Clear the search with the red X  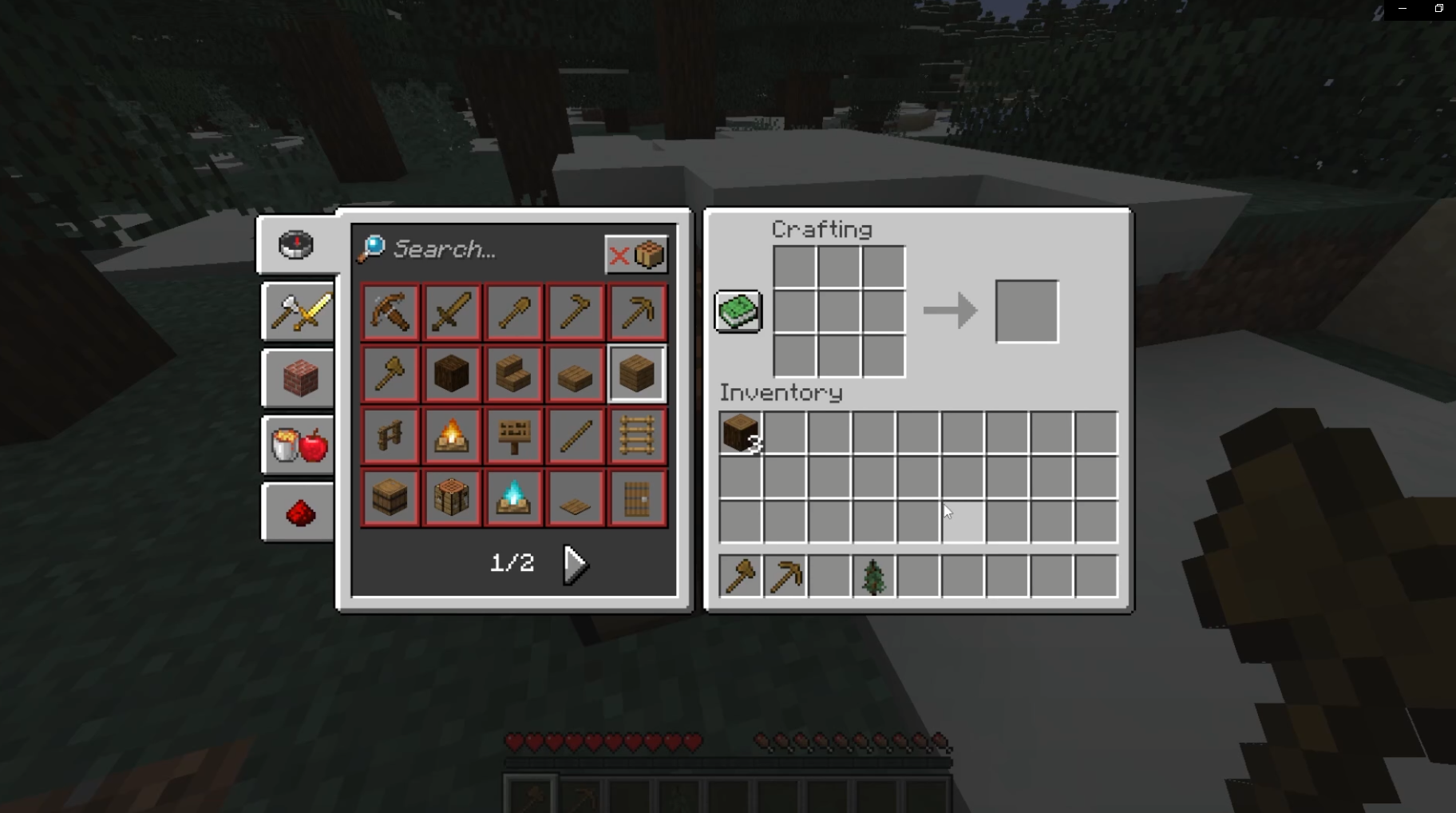click(x=620, y=254)
